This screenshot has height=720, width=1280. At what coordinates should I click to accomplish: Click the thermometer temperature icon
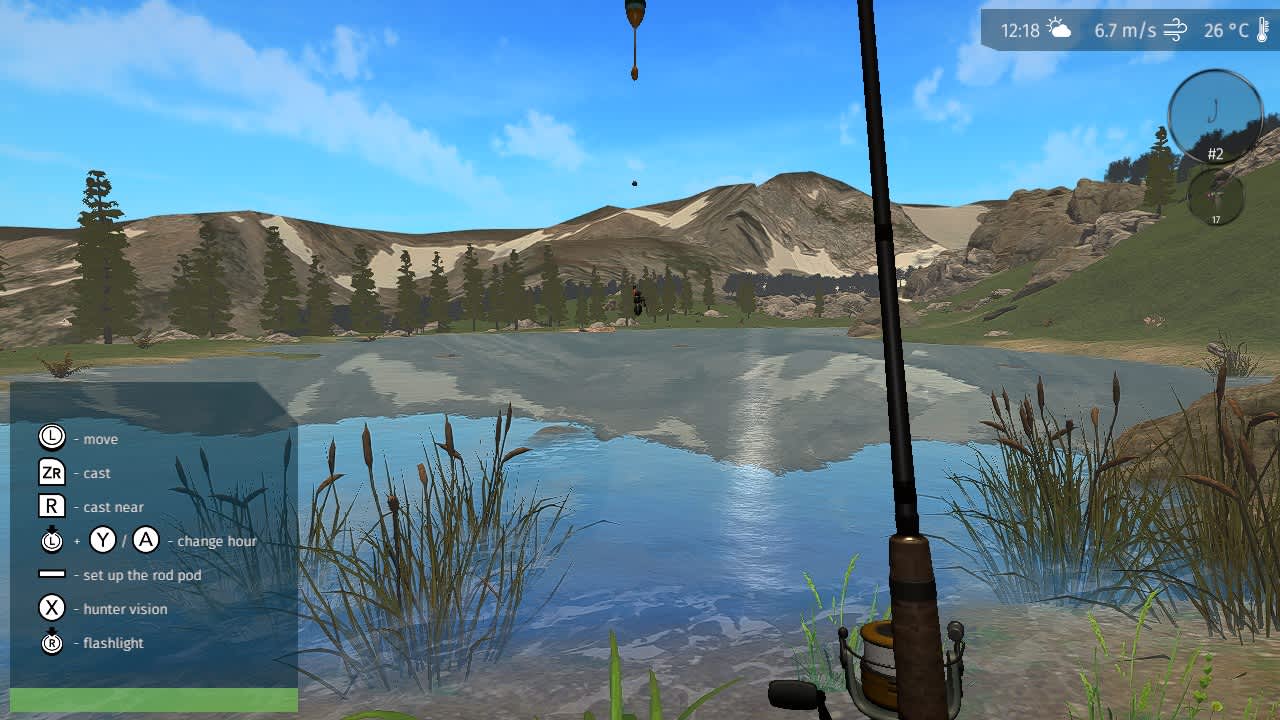[1262, 29]
